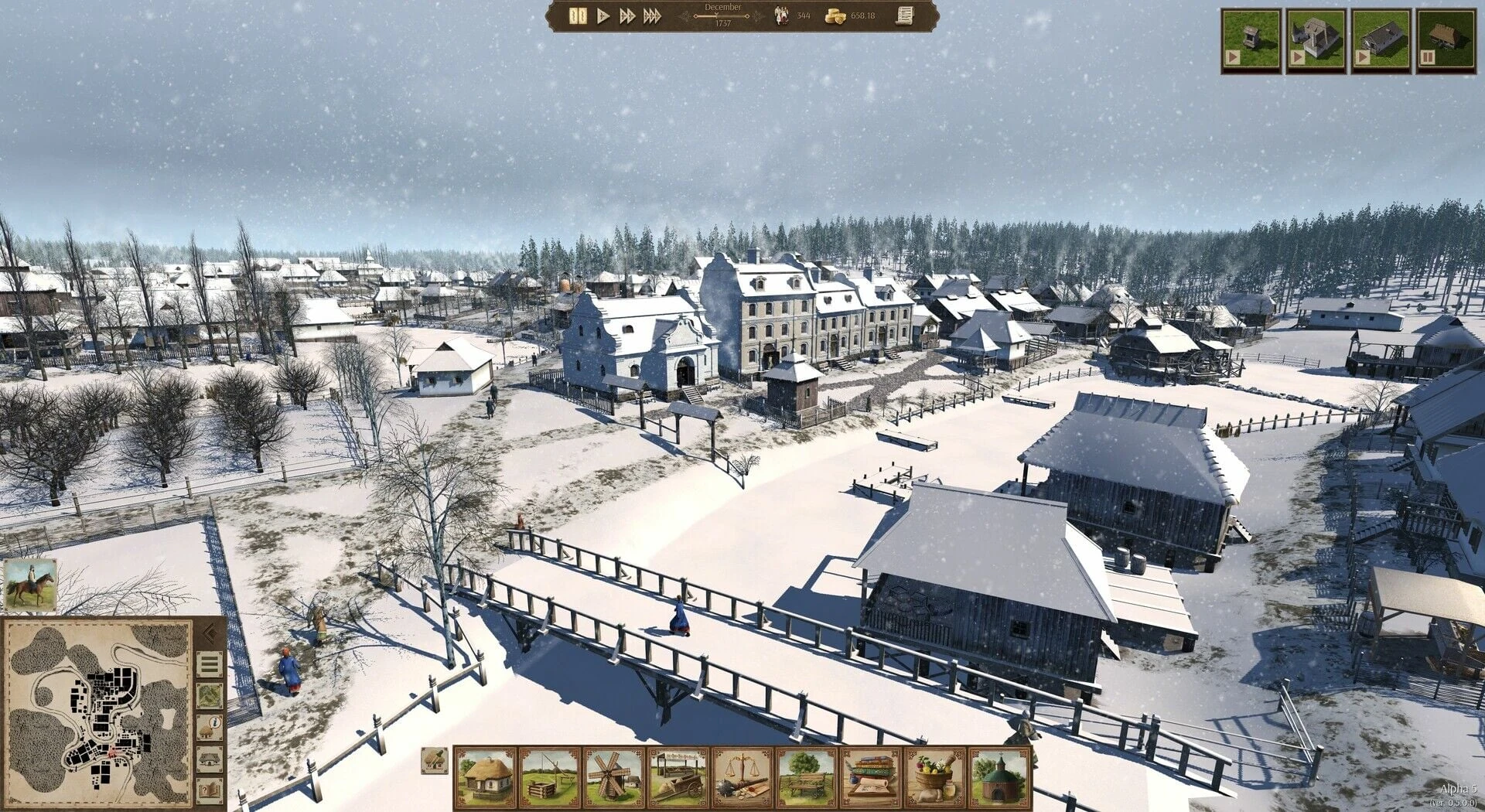Open the mortar and herbs category
Screen dimensions: 1485x812
935,778
